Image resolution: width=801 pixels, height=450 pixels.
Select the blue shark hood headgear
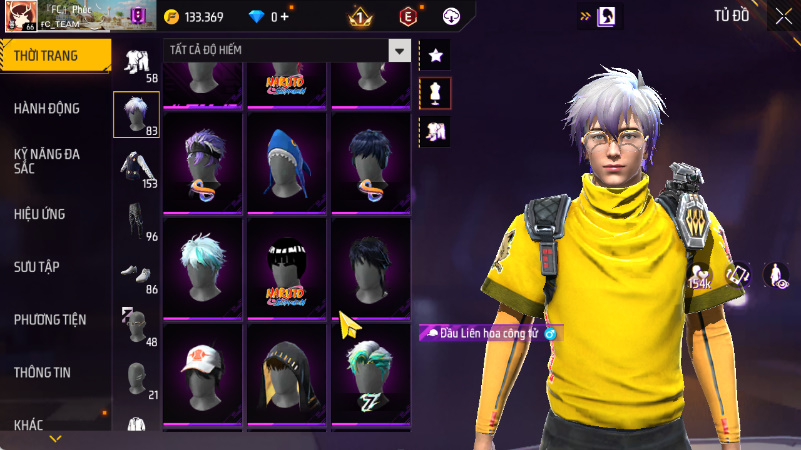point(289,162)
